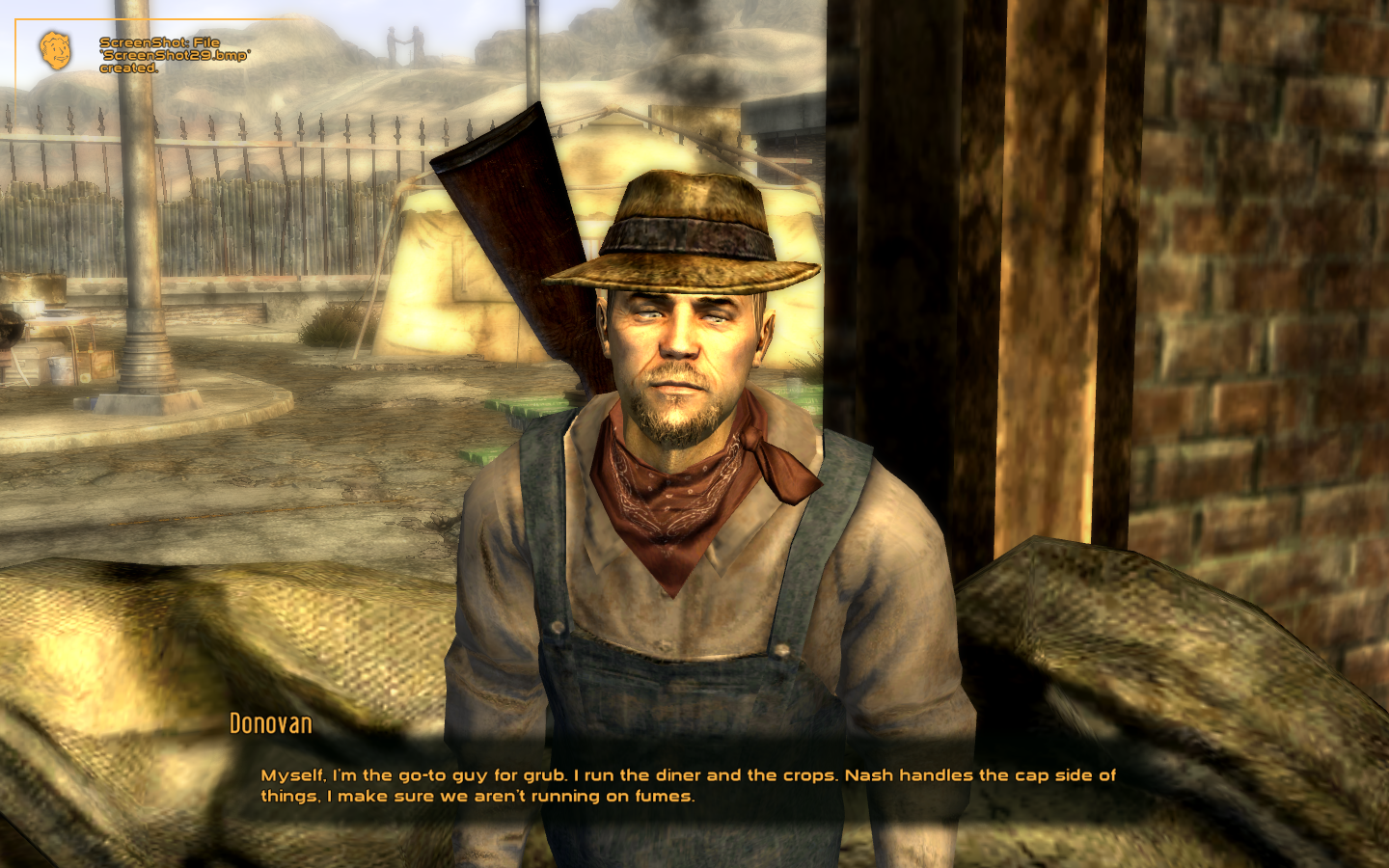Advance Donovan's dialogue about the diner
The image size is (1389, 868).
pyautogui.click(x=687, y=784)
